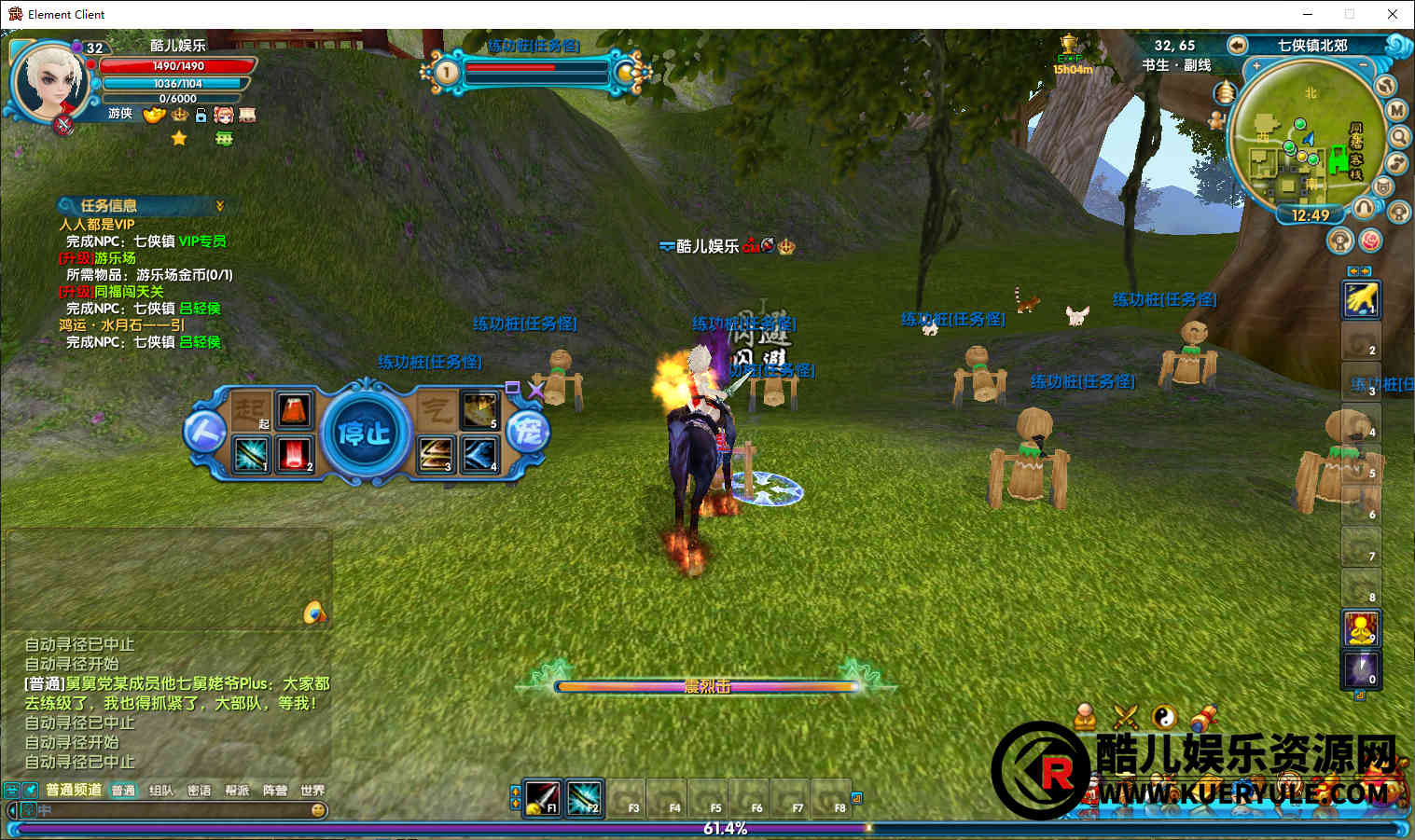Viewport: 1415px width, 840px height.
Task: Zoom in the minimap with the plus button
Action: pyautogui.click(x=1256, y=66)
